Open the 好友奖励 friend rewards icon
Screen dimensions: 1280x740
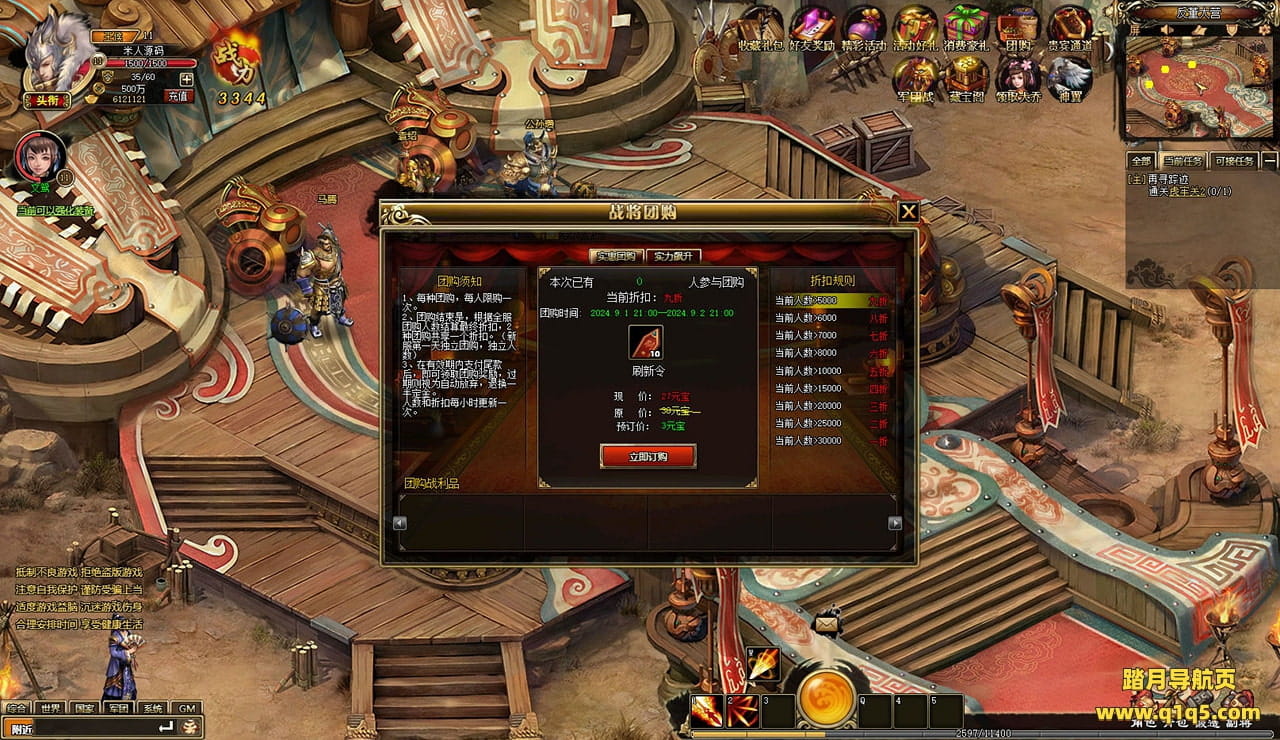click(812, 26)
